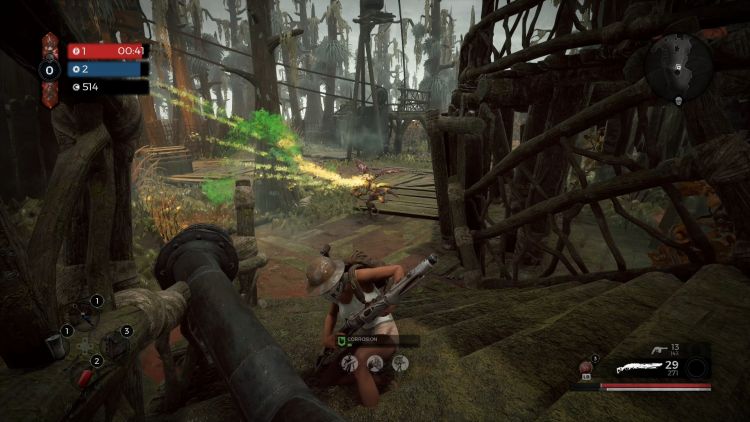Click the blue team score row
750x422 pixels.
[x=108, y=69]
